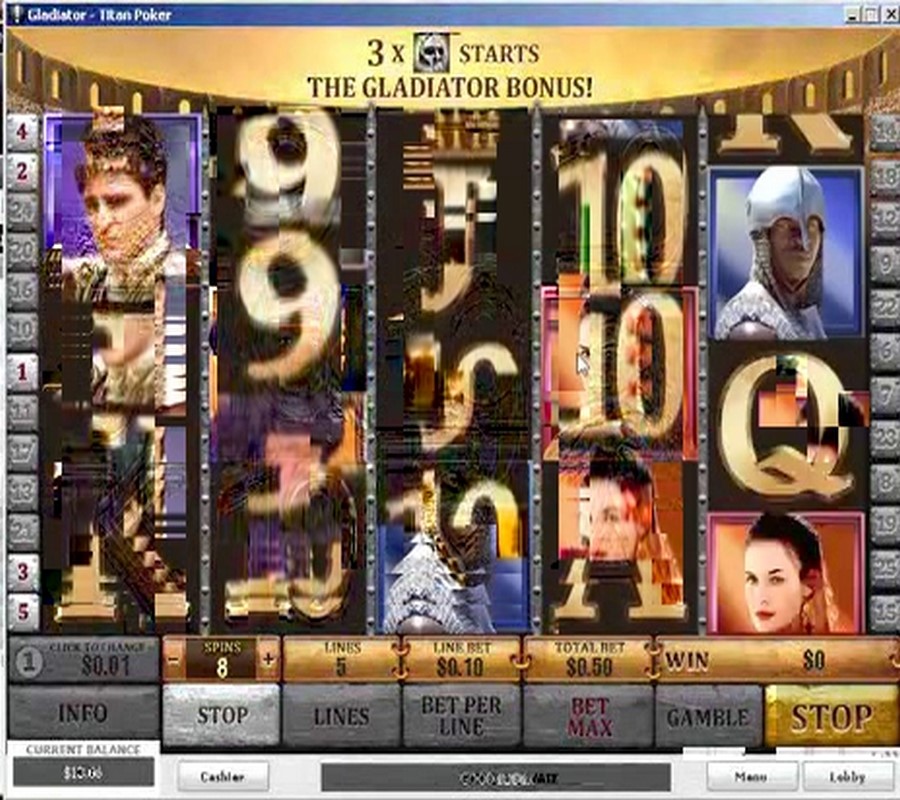Viewport: 900px width, 800px height.
Task: Select payline marker number 4
Action: point(22,131)
